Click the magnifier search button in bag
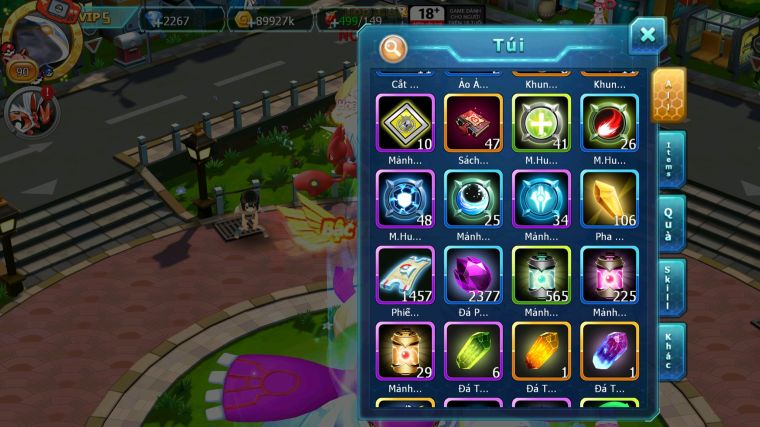Viewport: 760px width, 427px height. coord(394,47)
